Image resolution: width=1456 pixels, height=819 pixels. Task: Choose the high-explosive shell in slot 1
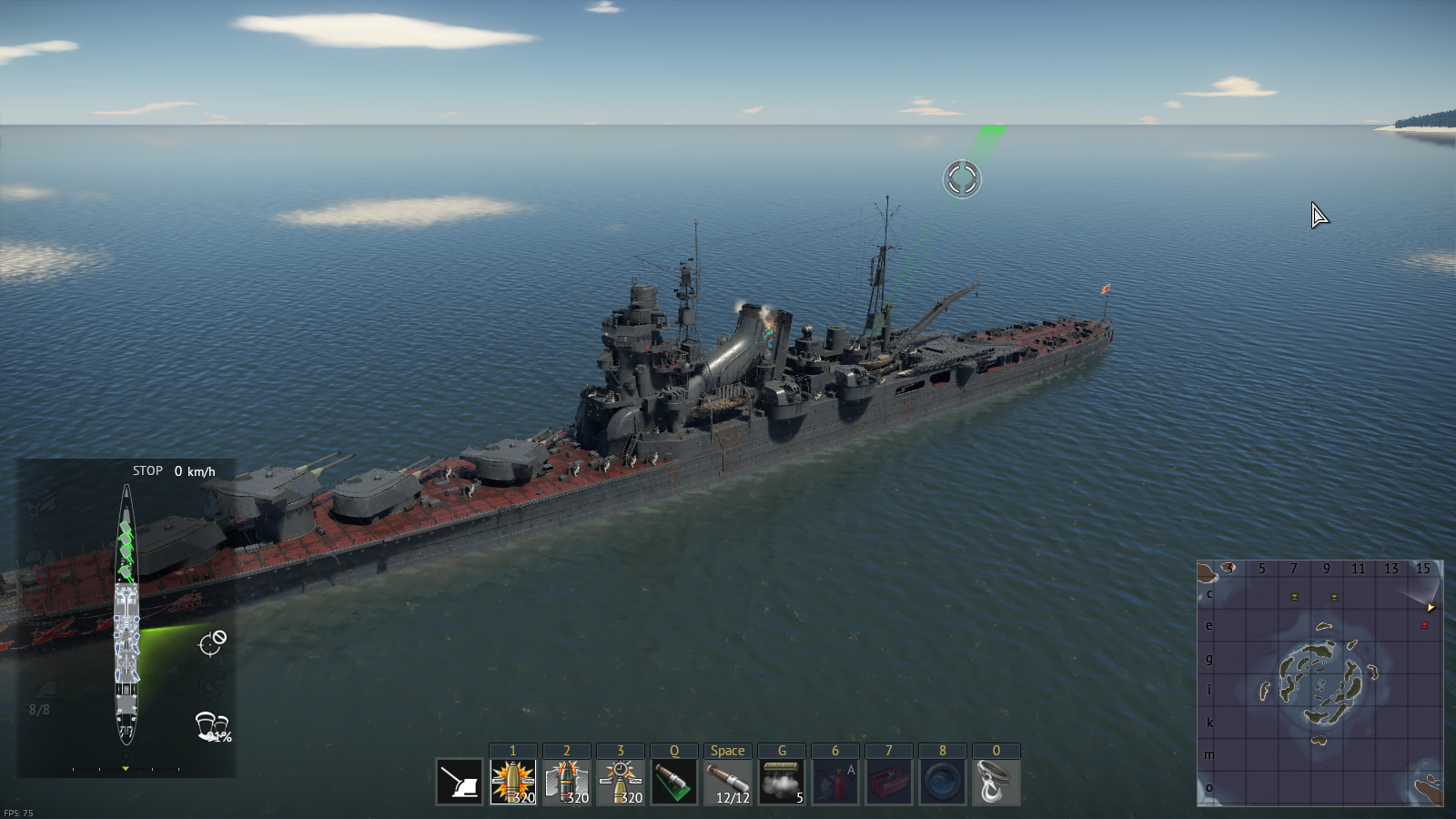pos(513,782)
